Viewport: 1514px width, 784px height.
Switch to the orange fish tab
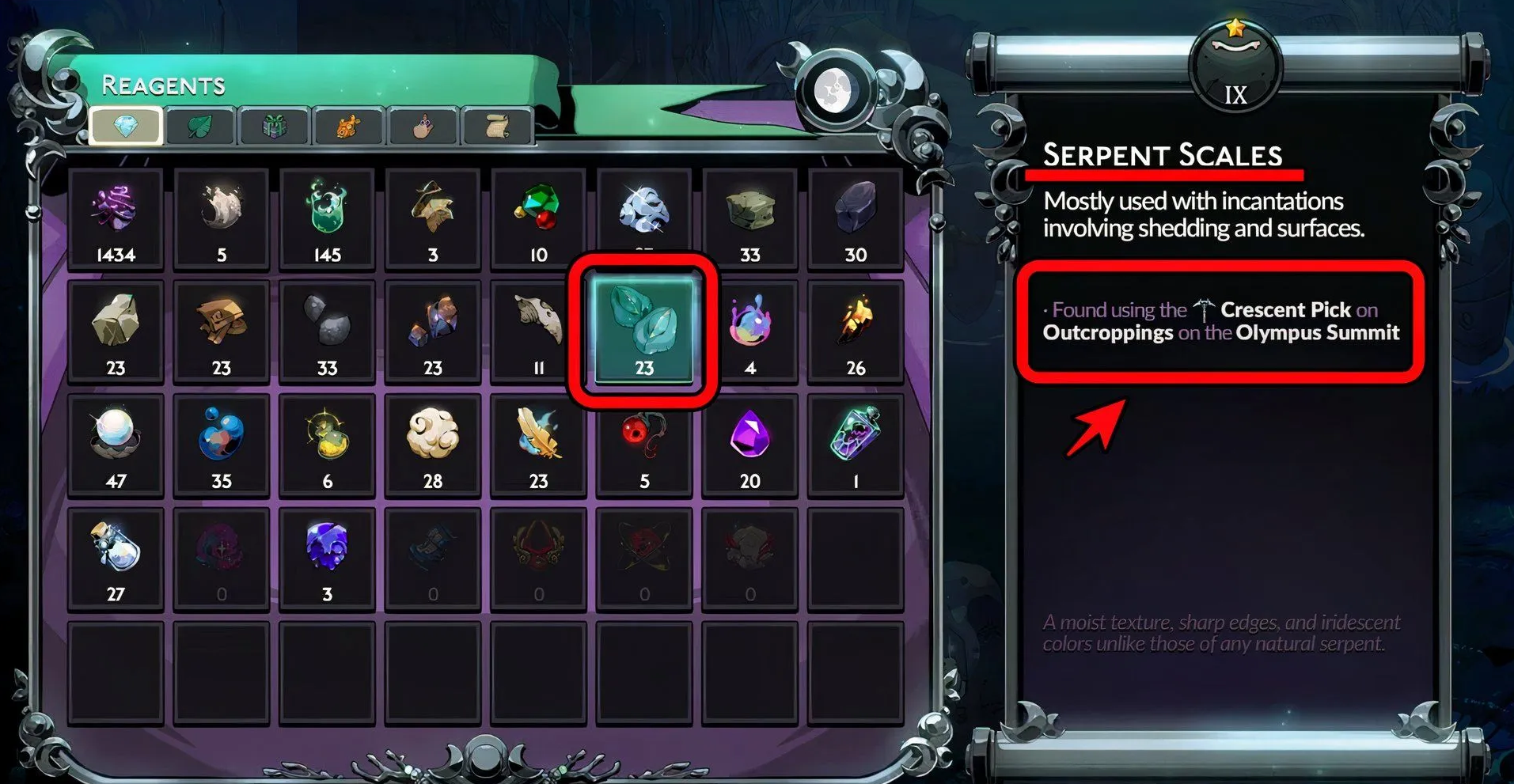(x=348, y=127)
